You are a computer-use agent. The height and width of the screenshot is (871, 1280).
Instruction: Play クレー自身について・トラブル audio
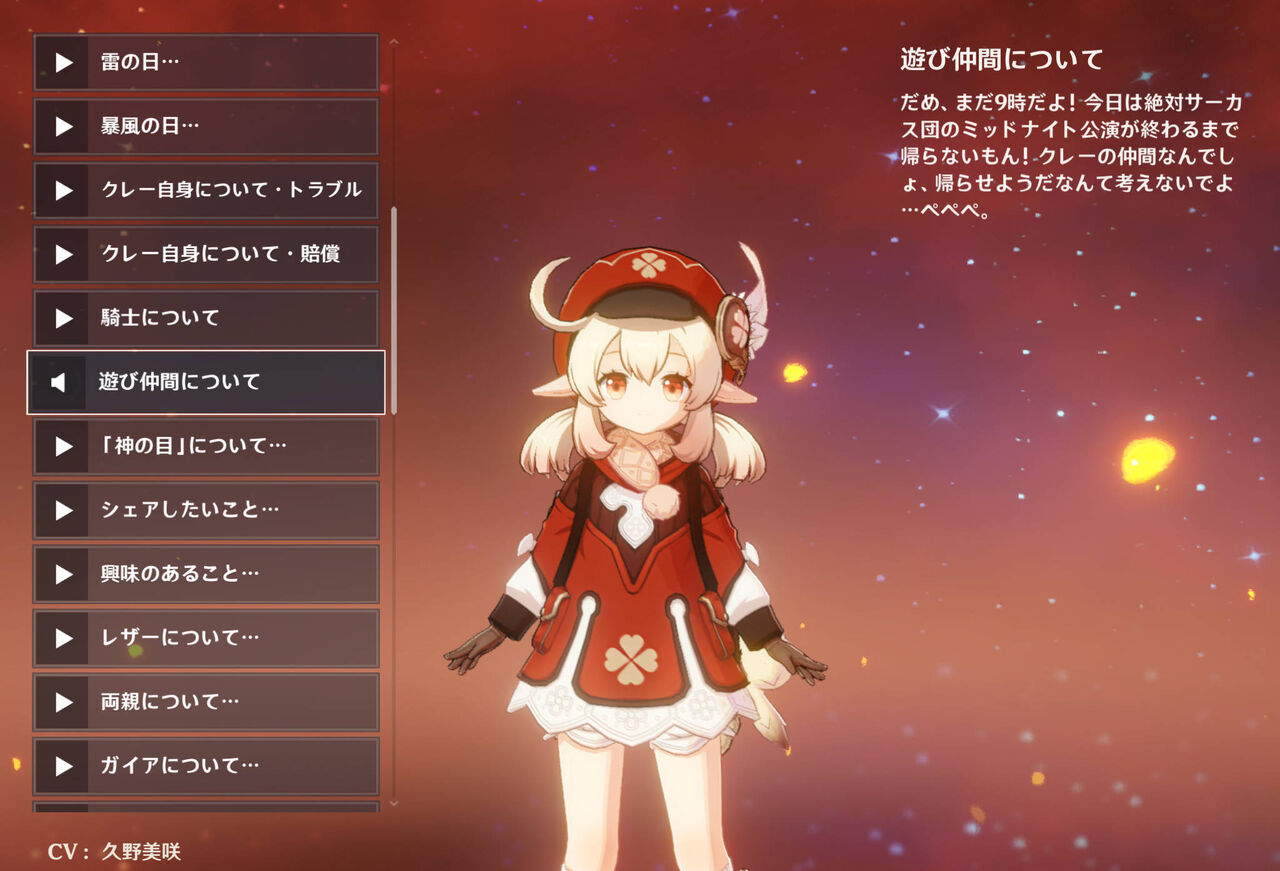(x=65, y=191)
